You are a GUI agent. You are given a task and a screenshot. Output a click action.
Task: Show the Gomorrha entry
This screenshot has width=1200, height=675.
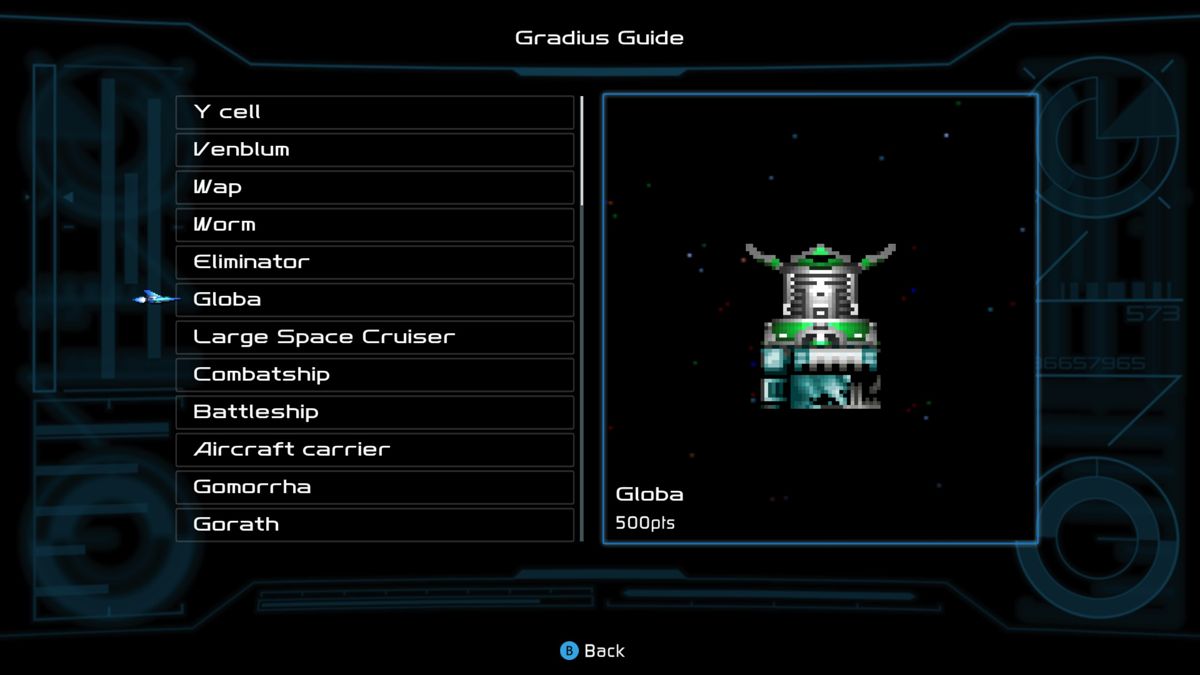[x=375, y=487]
